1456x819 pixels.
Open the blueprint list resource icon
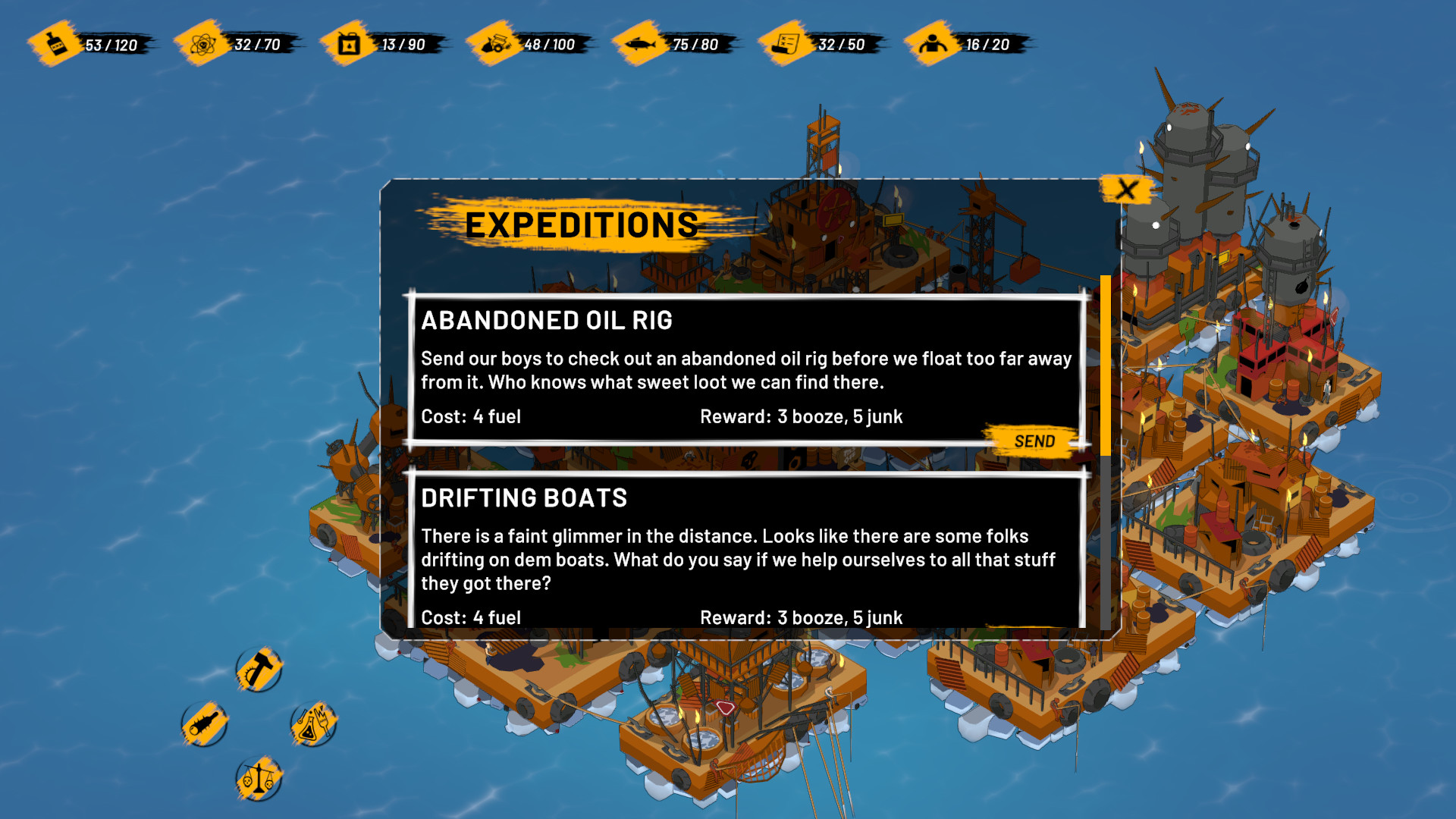785,45
